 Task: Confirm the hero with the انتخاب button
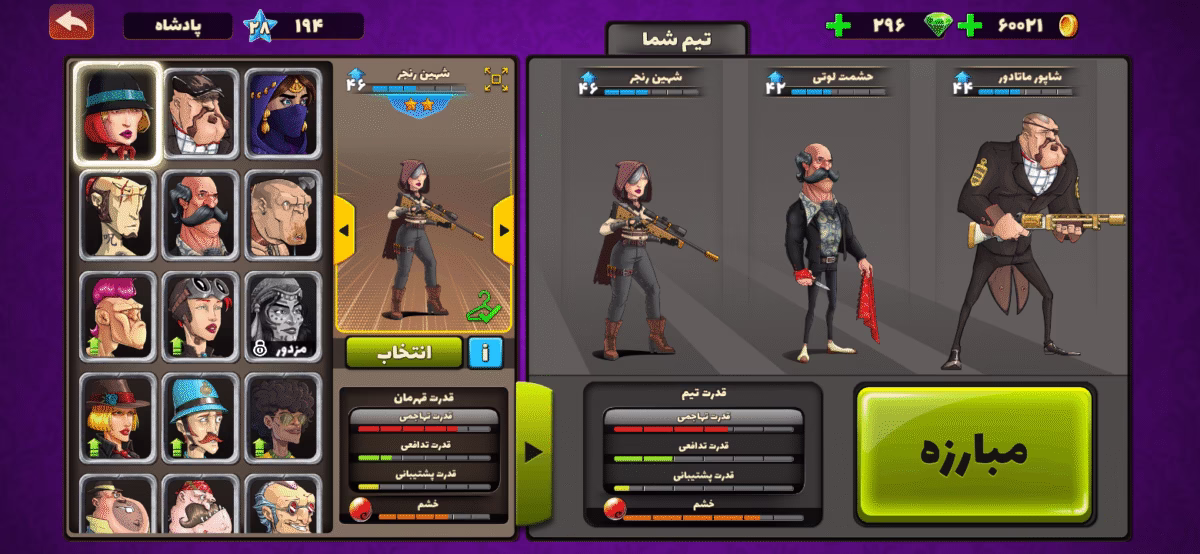coord(404,352)
